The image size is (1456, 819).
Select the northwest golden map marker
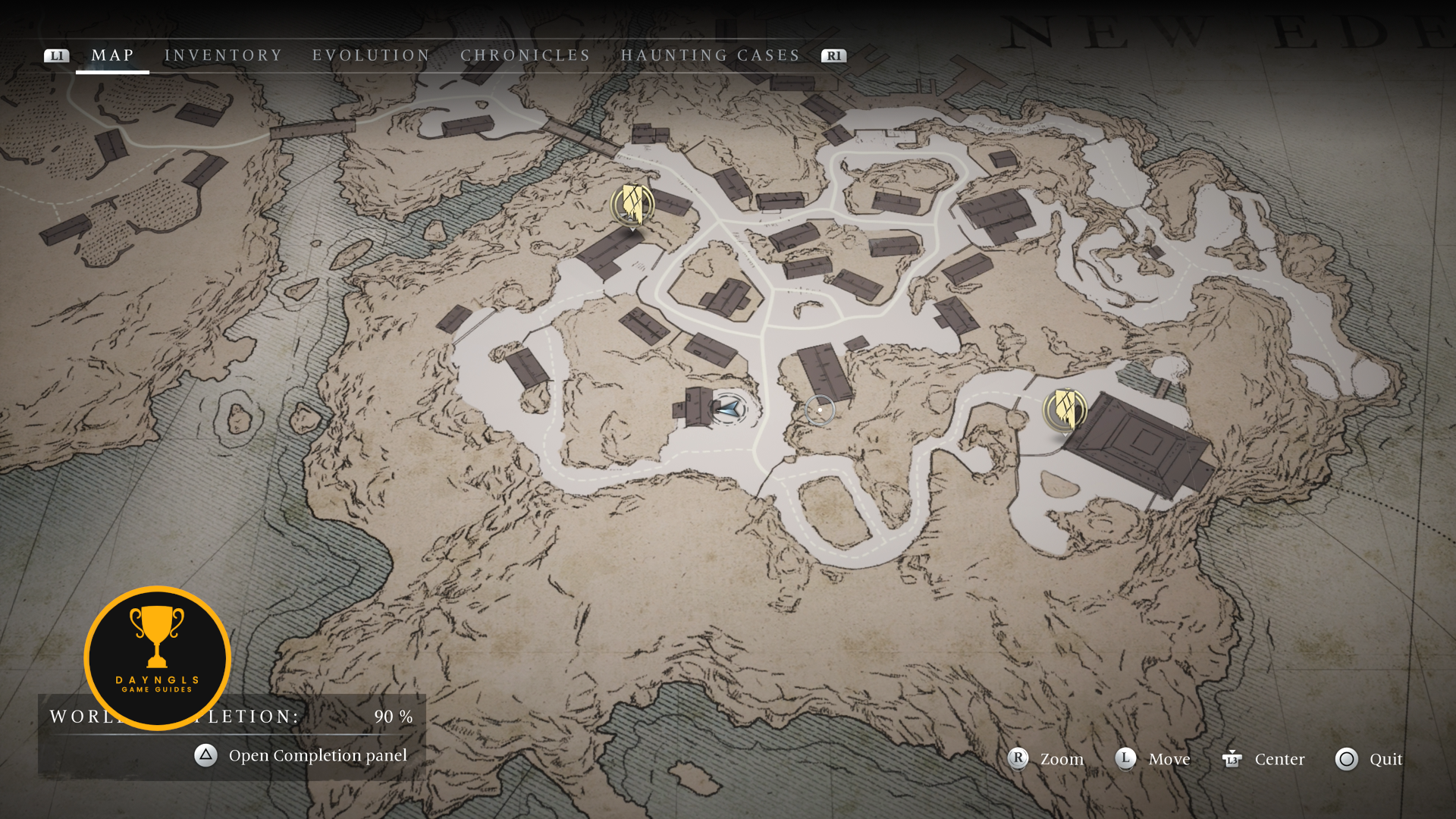coord(632,205)
